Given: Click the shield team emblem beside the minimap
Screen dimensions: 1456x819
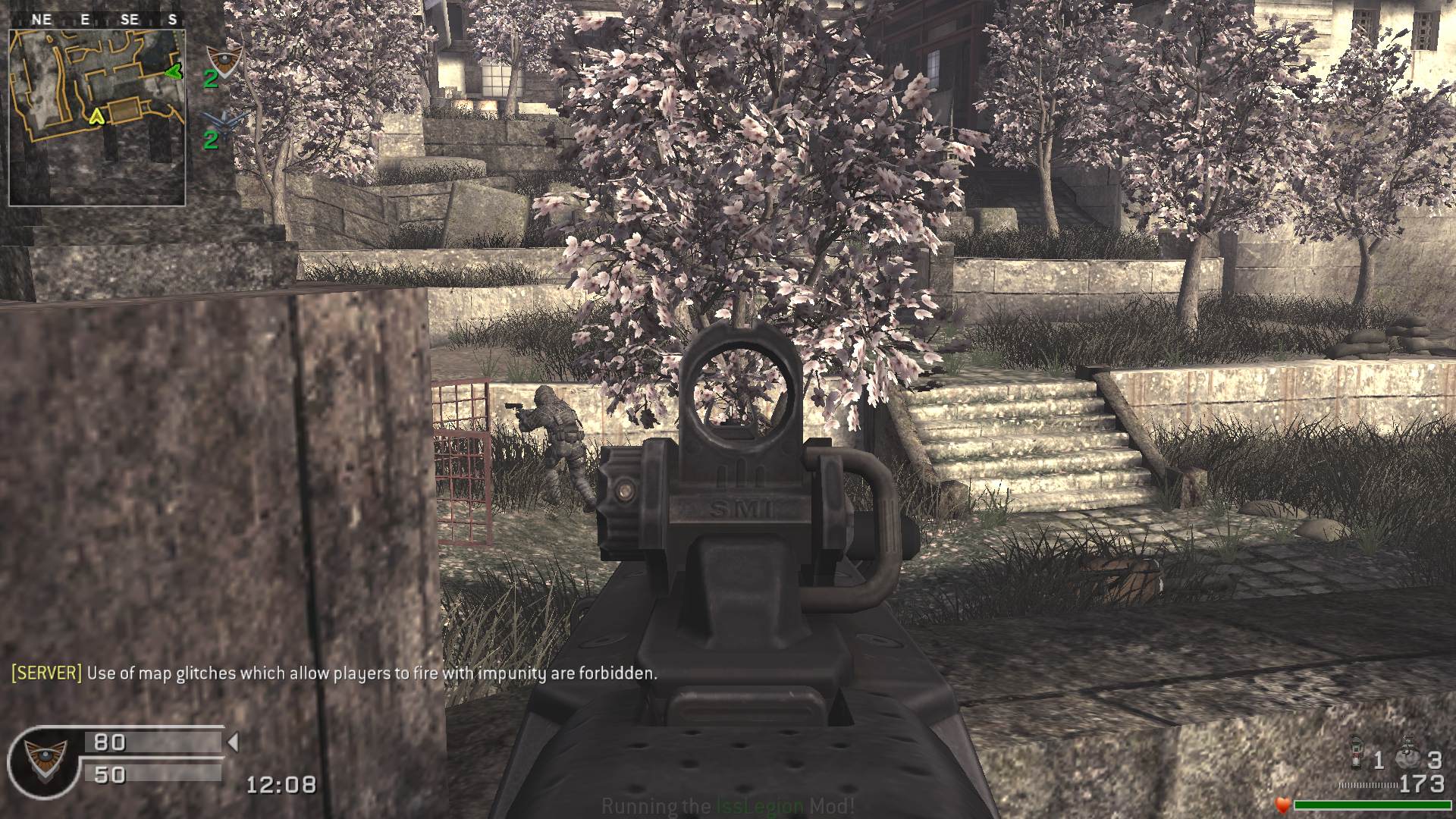Looking at the screenshot, I should pos(224,59).
